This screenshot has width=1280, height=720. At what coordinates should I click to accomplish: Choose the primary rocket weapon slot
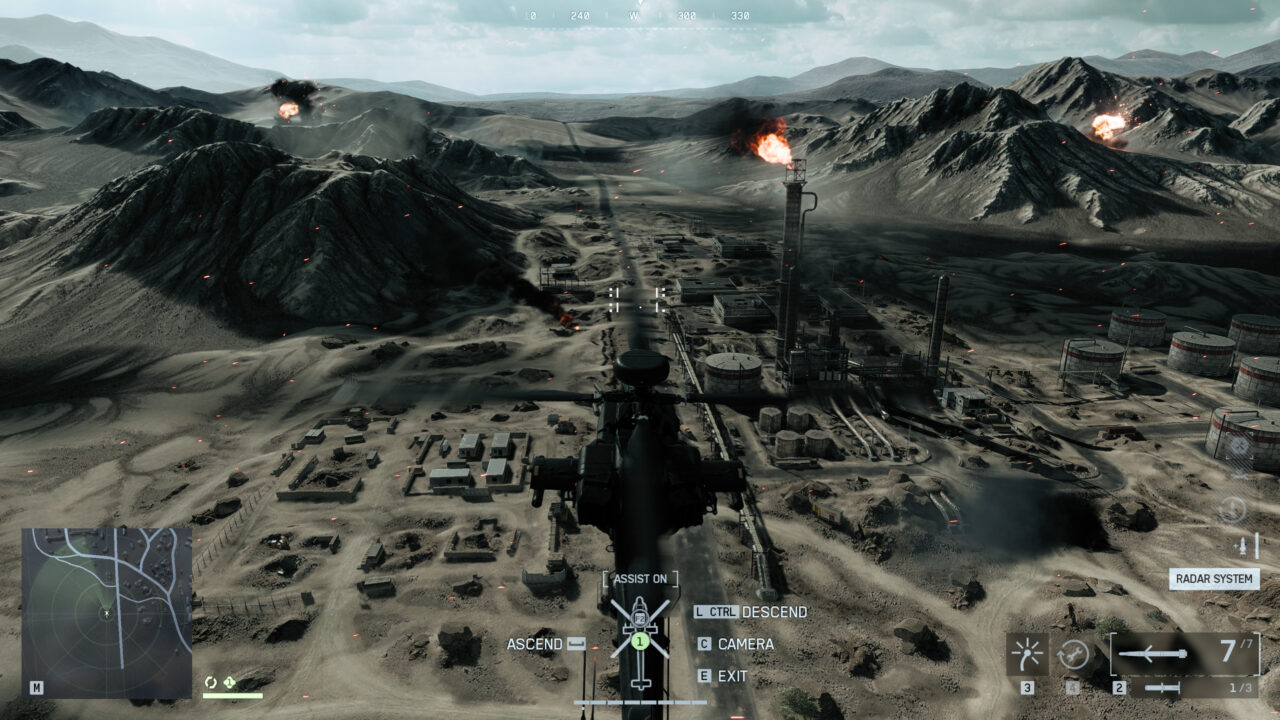tap(1184, 653)
